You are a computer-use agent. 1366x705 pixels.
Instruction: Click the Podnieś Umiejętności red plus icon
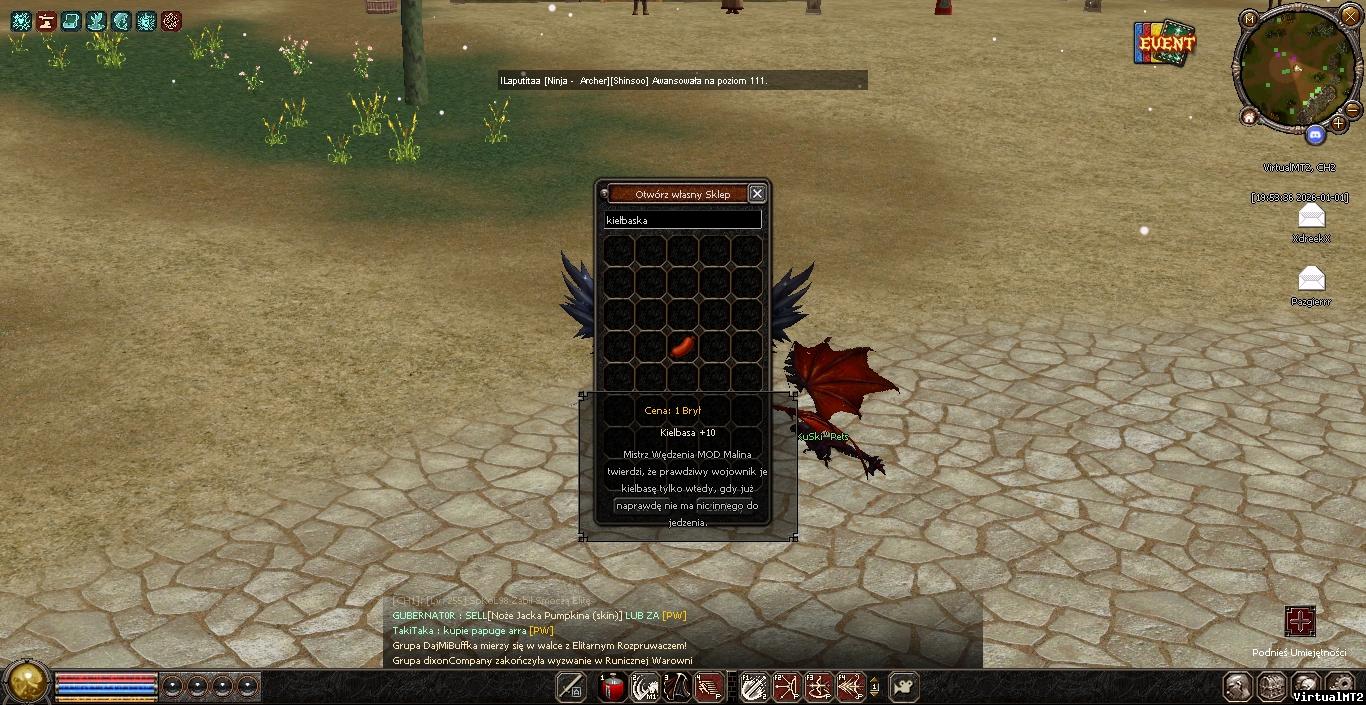coord(1300,622)
